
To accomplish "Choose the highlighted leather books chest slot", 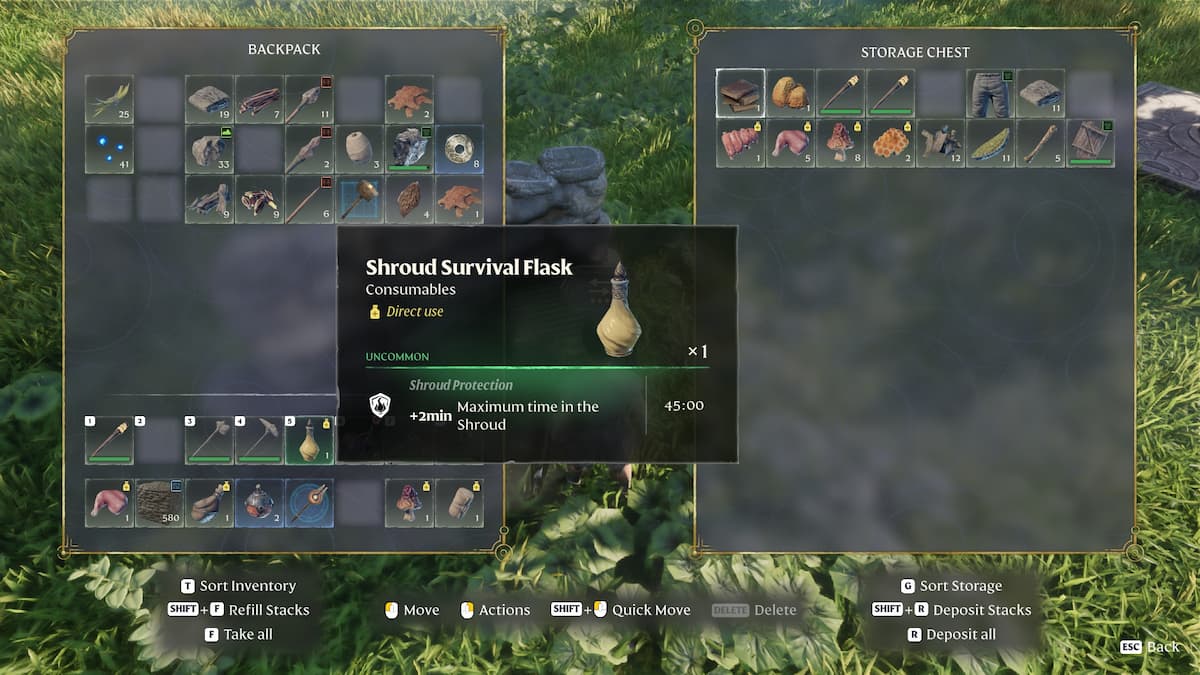I will tap(741, 93).
